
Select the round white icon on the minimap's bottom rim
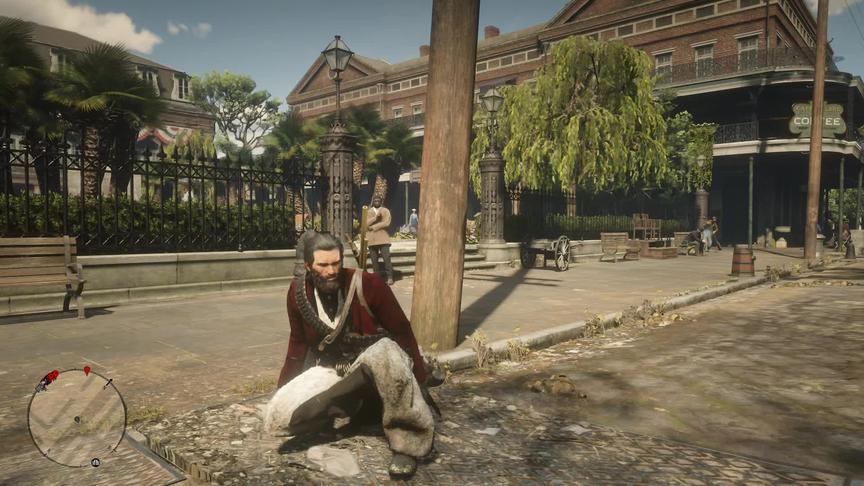(x=95, y=463)
